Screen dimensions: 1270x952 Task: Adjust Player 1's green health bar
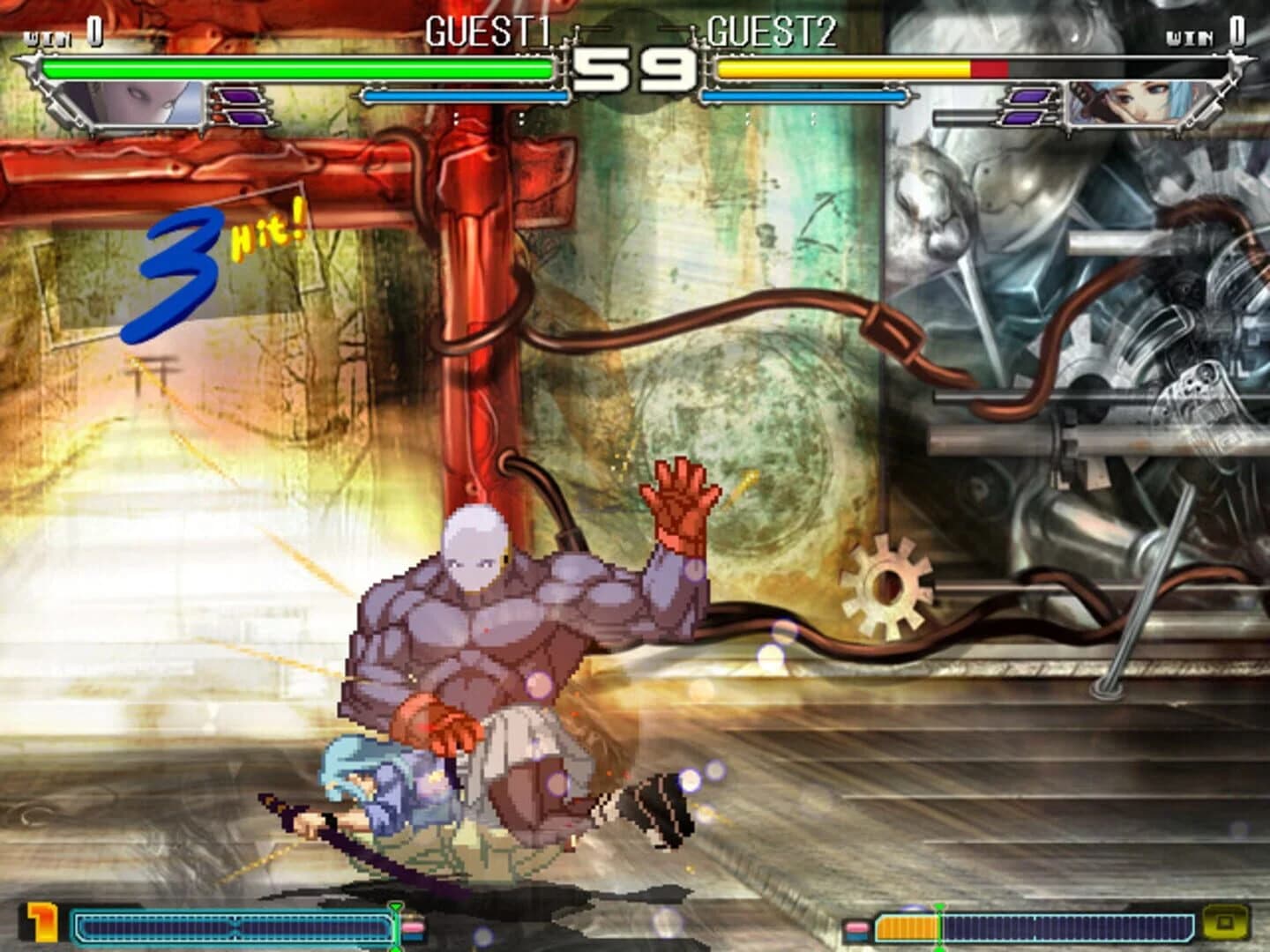[x=300, y=66]
